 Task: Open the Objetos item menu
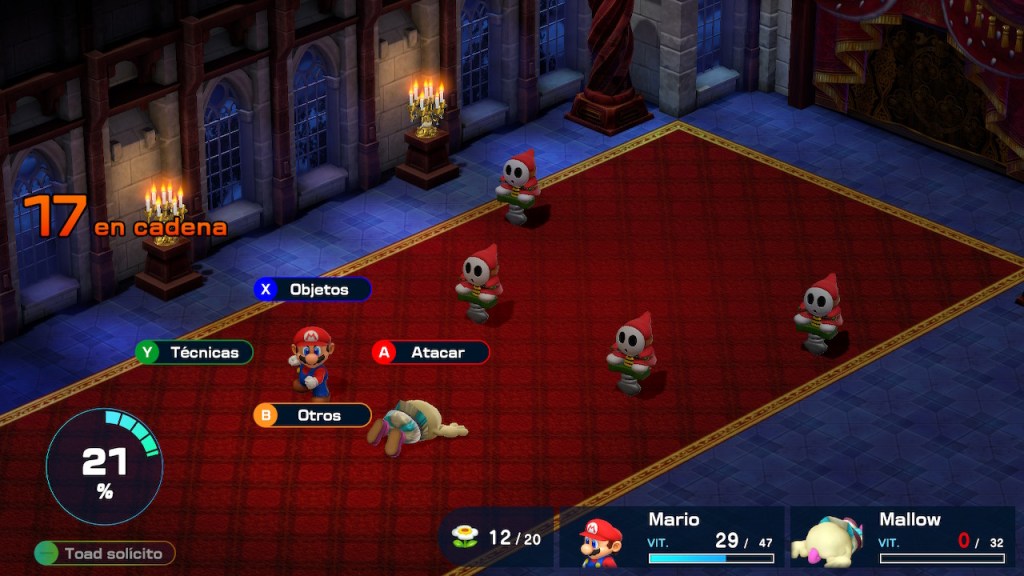tap(312, 289)
